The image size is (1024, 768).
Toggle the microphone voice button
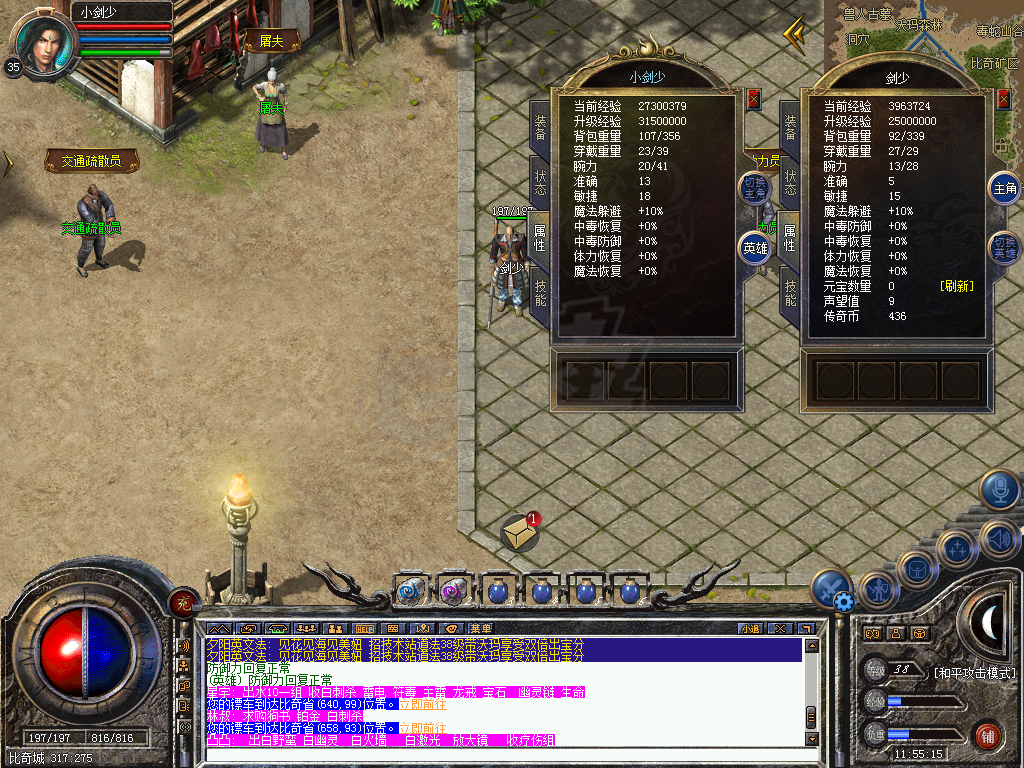998,490
